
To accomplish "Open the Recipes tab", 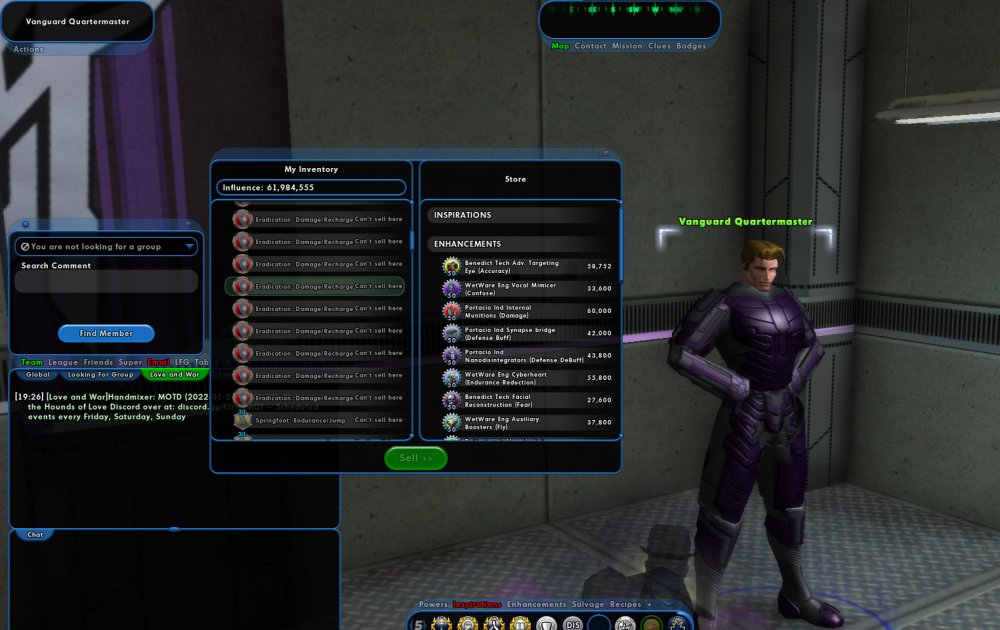I will coord(626,605).
